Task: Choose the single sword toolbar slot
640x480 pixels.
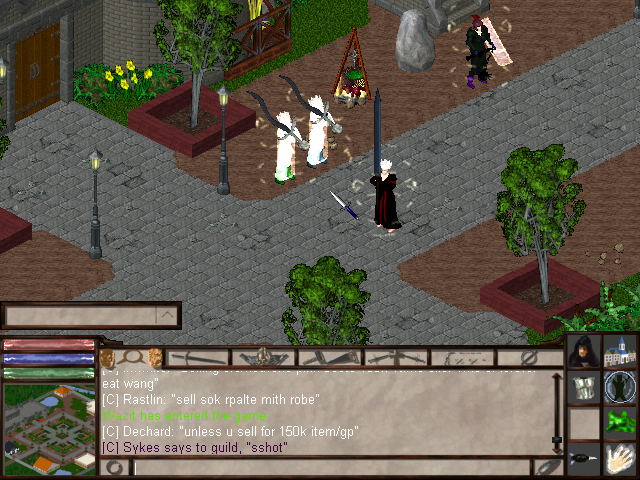Action: (x=199, y=357)
